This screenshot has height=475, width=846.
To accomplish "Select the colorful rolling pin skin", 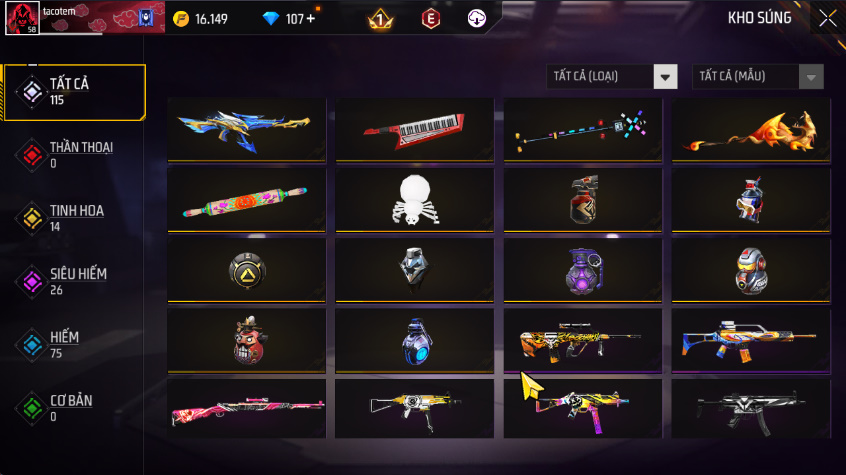I will coord(244,199).
